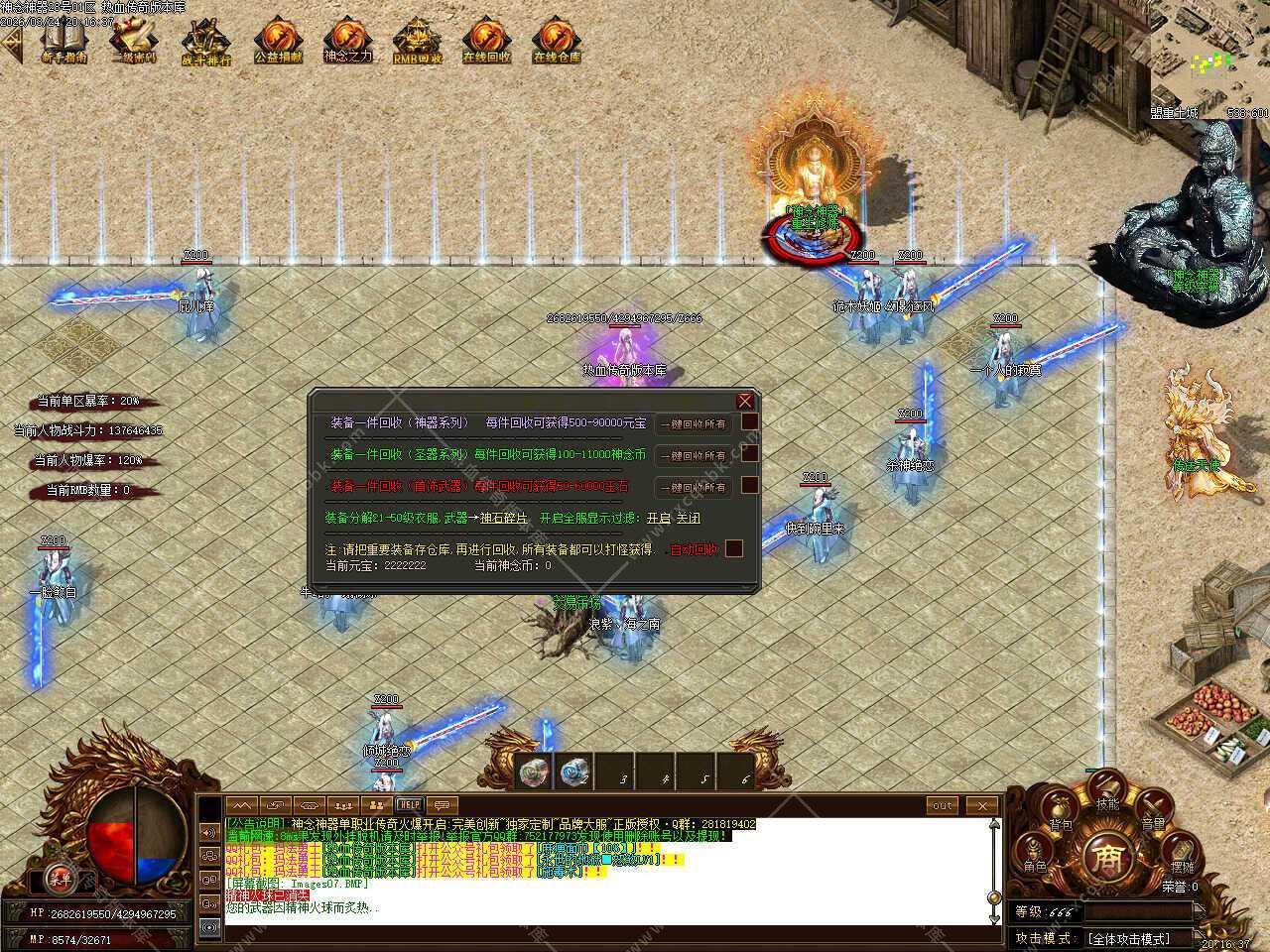Tick the 自动回收 checkbox
The image size is (1270, 952).
coord(734,548)
